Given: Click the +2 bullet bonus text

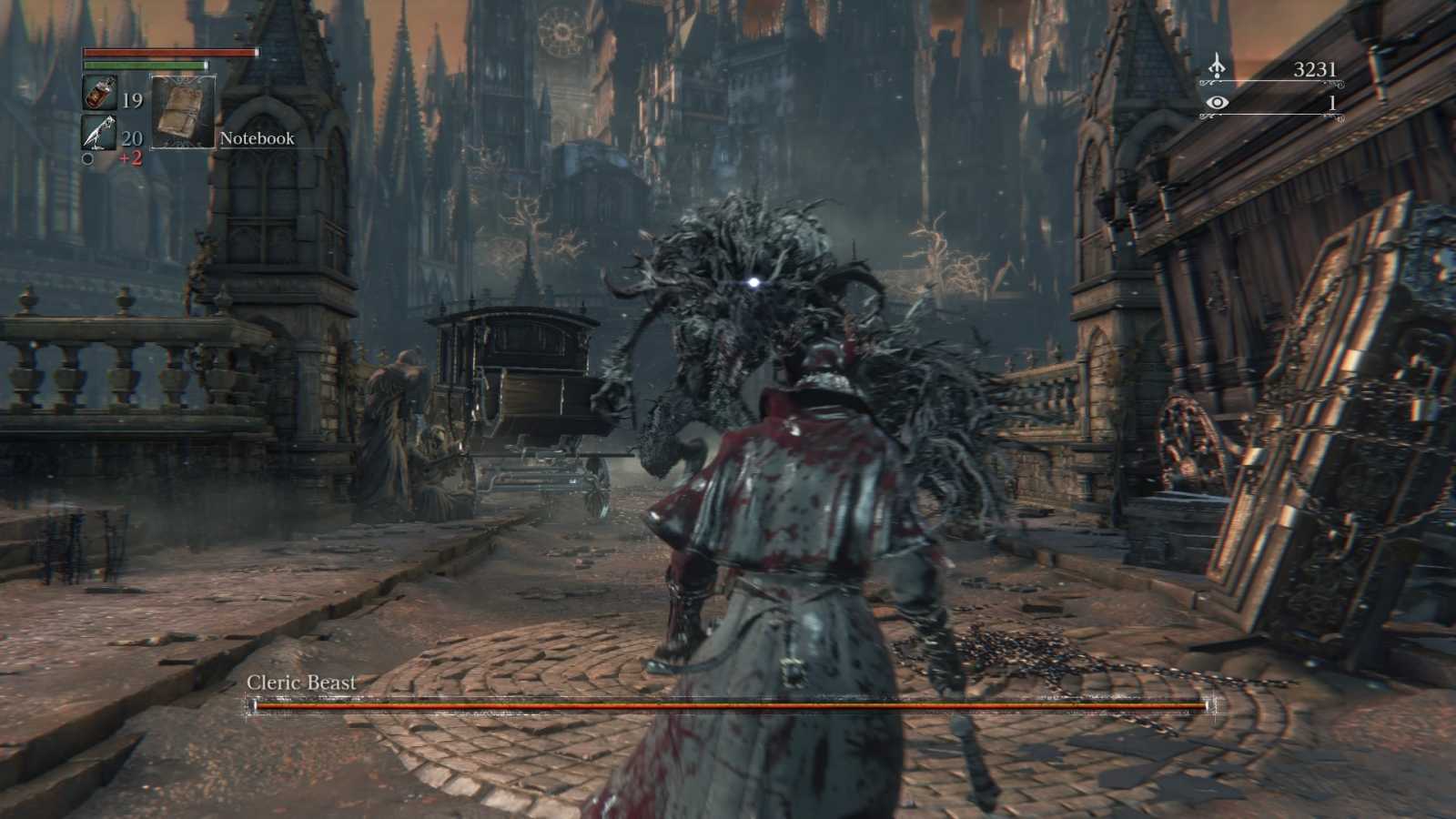Looking at the screenshot, I should click(130, 158).
